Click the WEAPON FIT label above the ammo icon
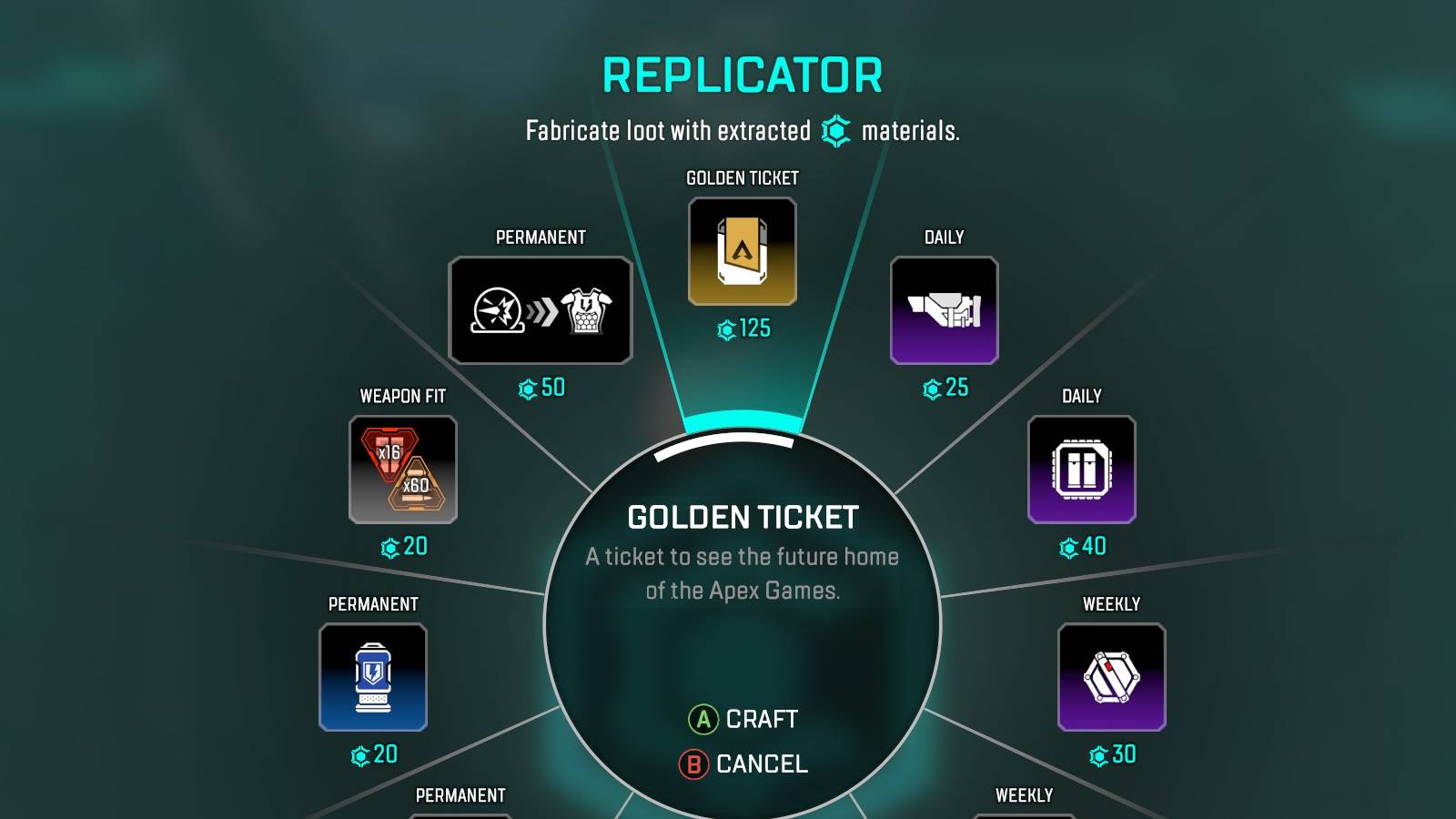The image size is (1456, 819). coord(402,396)
